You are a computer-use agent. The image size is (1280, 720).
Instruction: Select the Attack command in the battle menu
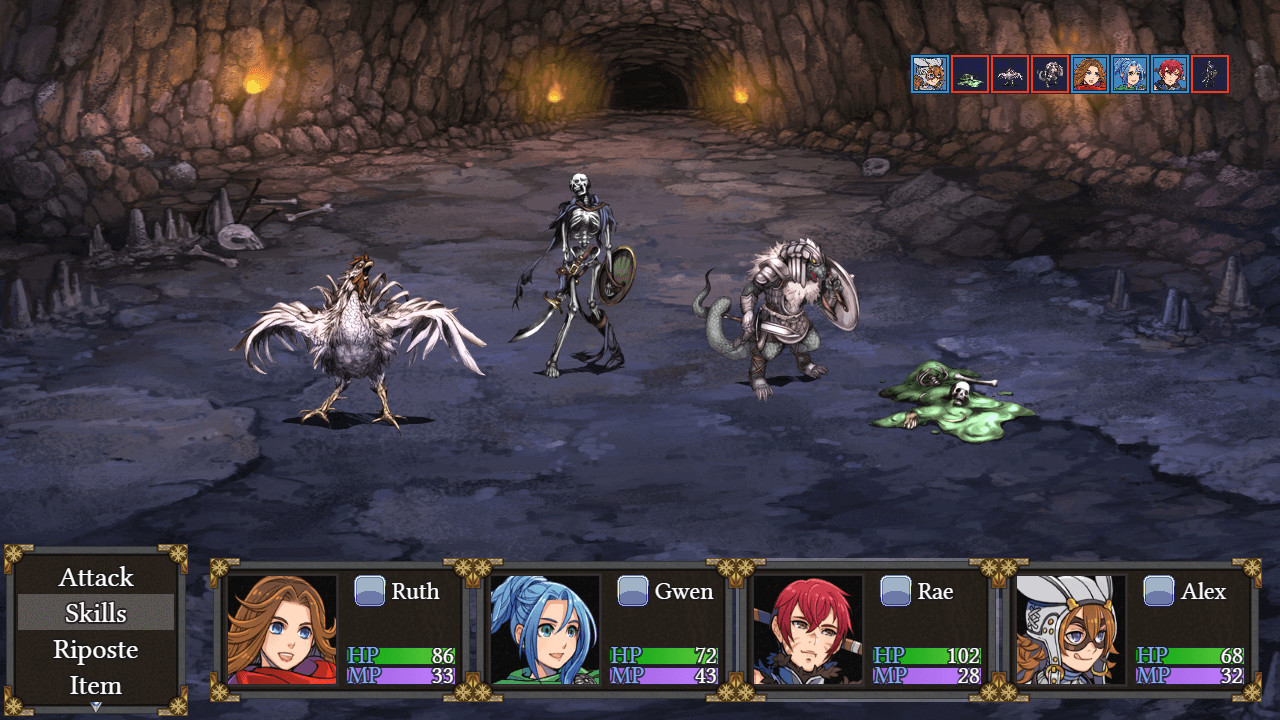95,577
